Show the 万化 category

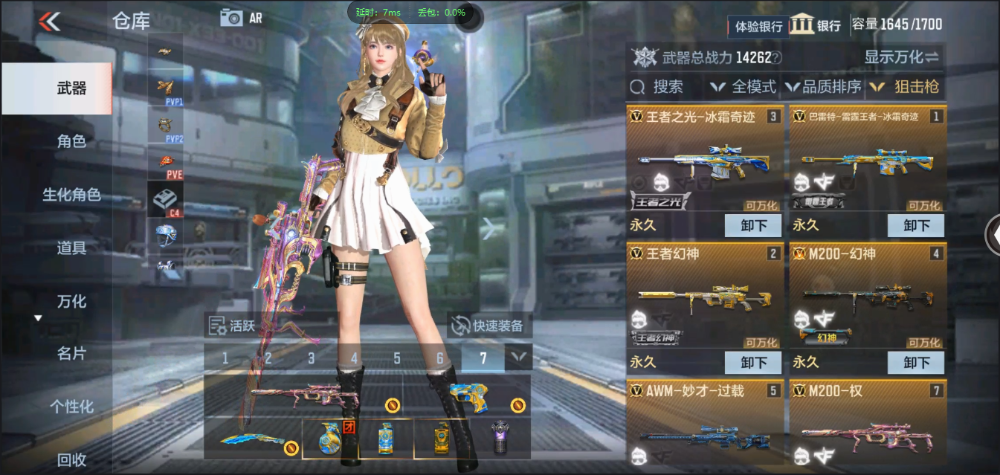click(71, 300)
